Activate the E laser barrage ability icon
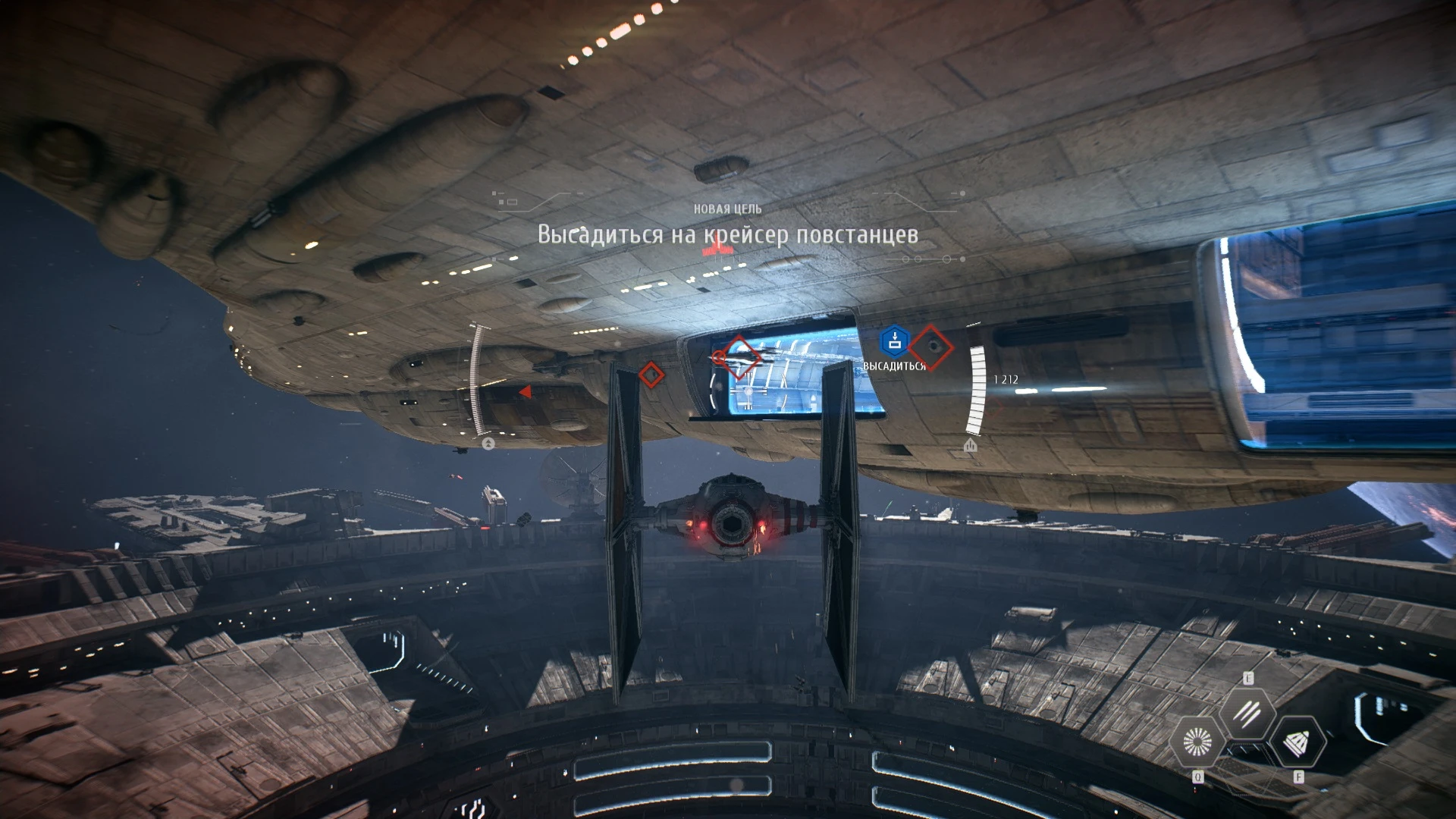The height and width of the screenshot is (819, 1456). pyautogui.click(x=1248, y=712)
